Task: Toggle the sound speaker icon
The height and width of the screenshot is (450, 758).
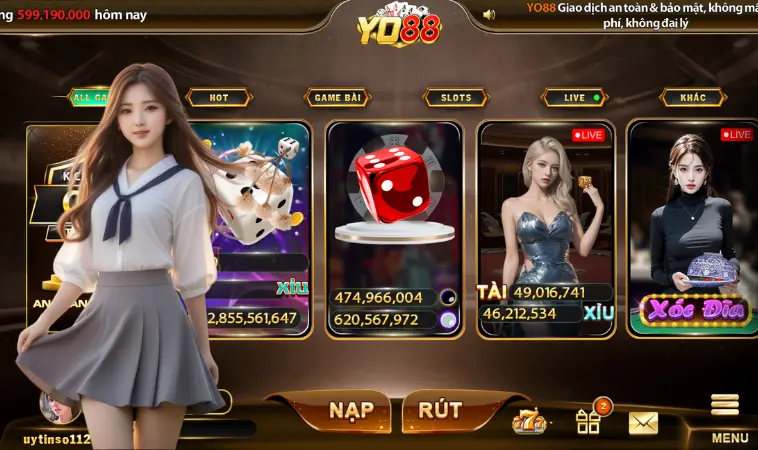Action: click(489, 15)
